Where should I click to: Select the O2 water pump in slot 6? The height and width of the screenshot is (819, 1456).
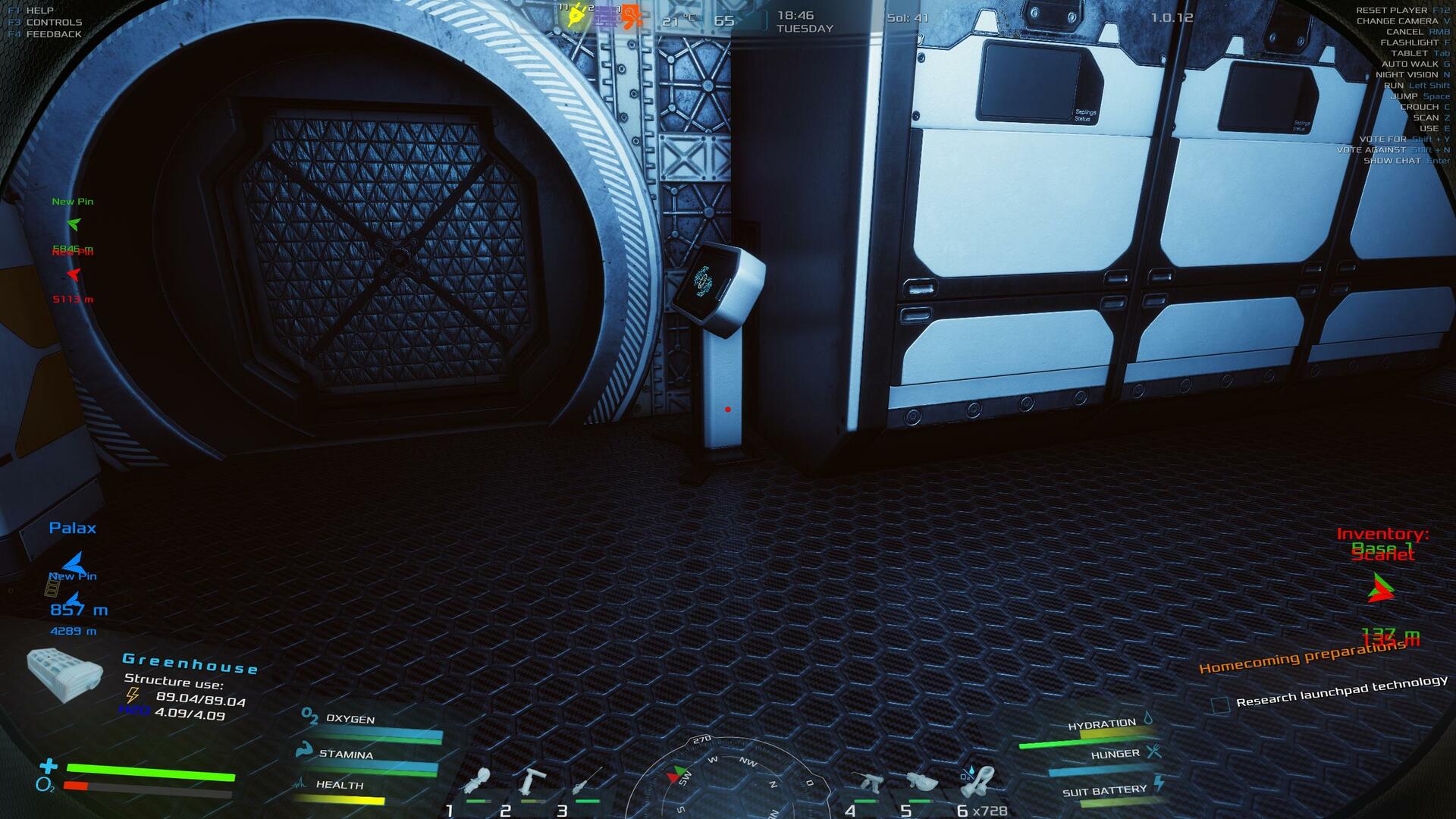978,782
